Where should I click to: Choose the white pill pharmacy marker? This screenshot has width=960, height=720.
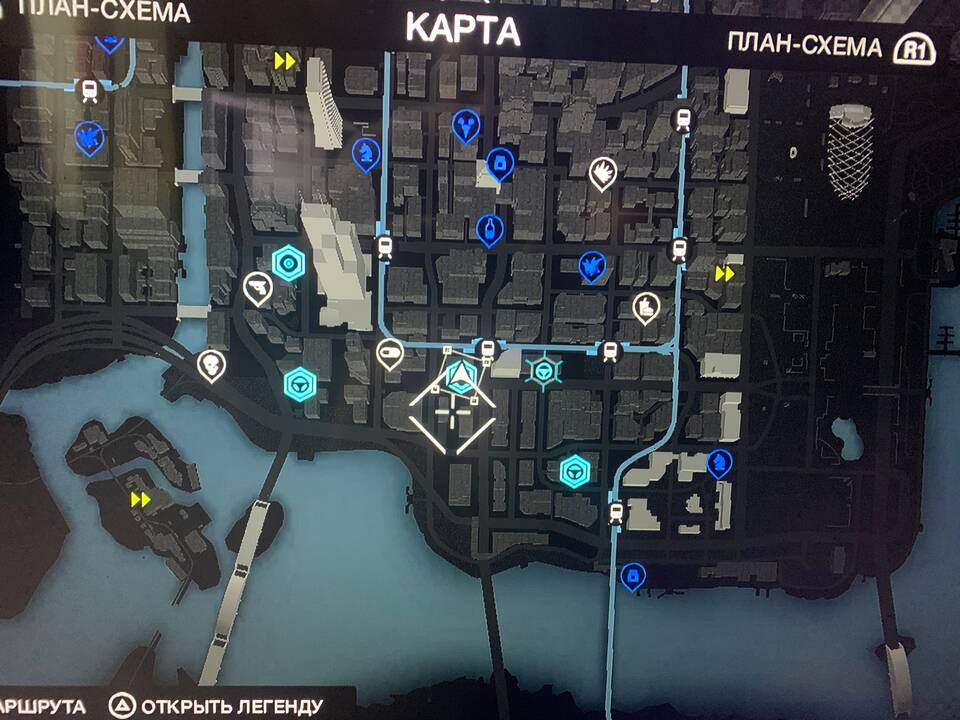[x=389, y=351]
